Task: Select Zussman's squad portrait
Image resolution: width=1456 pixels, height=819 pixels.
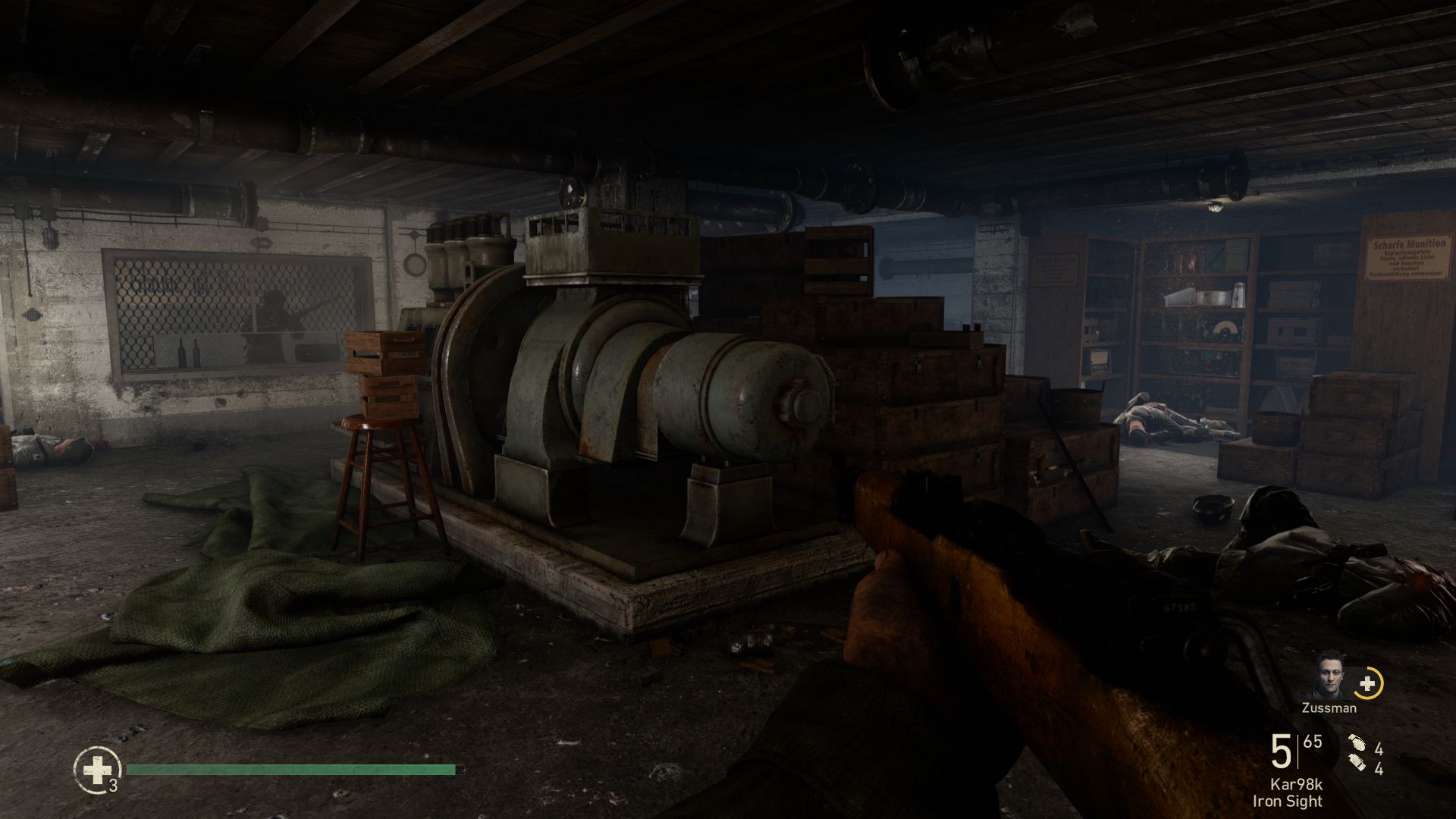Action: pyautogui.click(x=1329, y=676)
